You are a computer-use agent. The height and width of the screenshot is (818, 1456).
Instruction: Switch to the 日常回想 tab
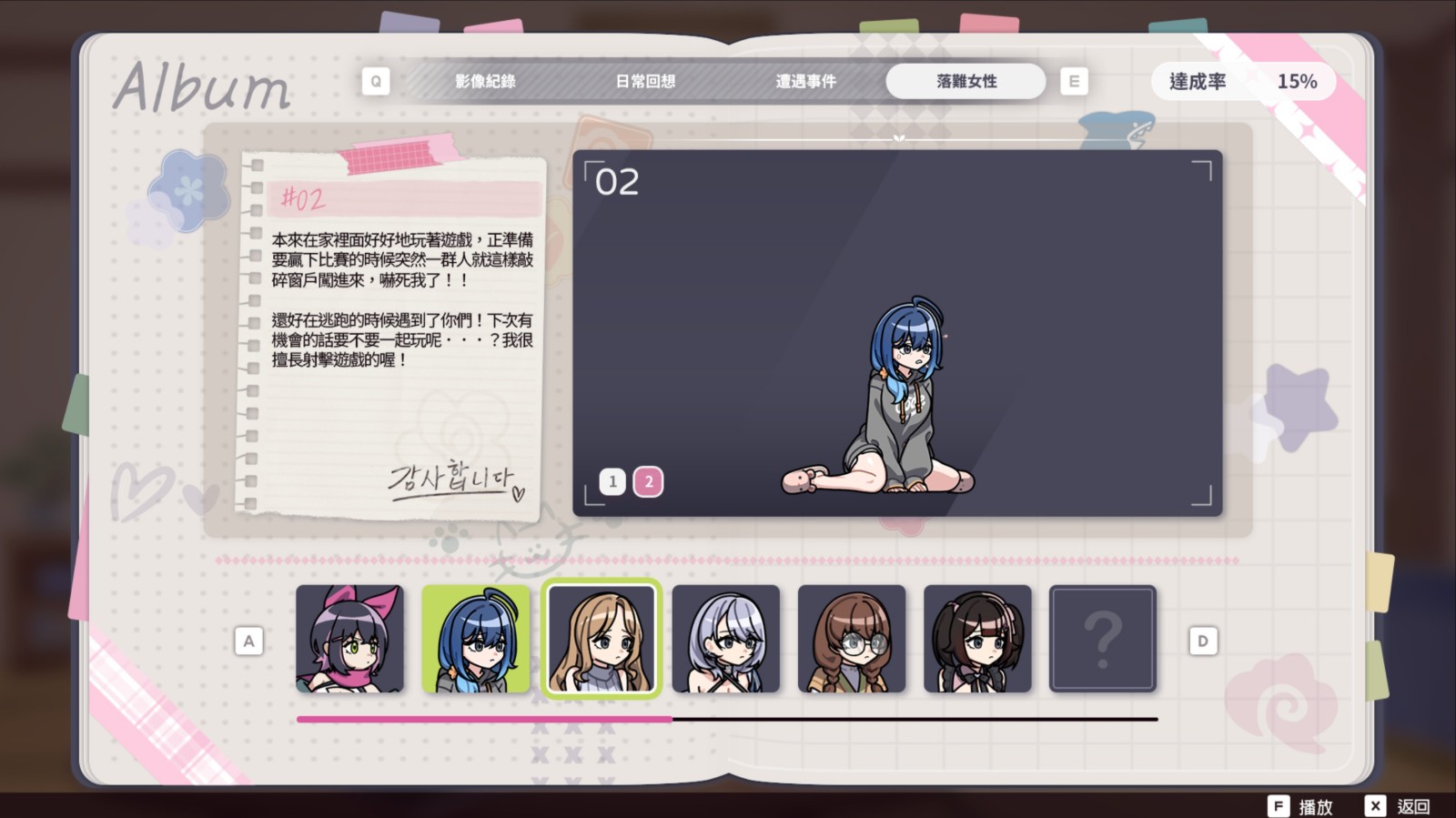647,81
